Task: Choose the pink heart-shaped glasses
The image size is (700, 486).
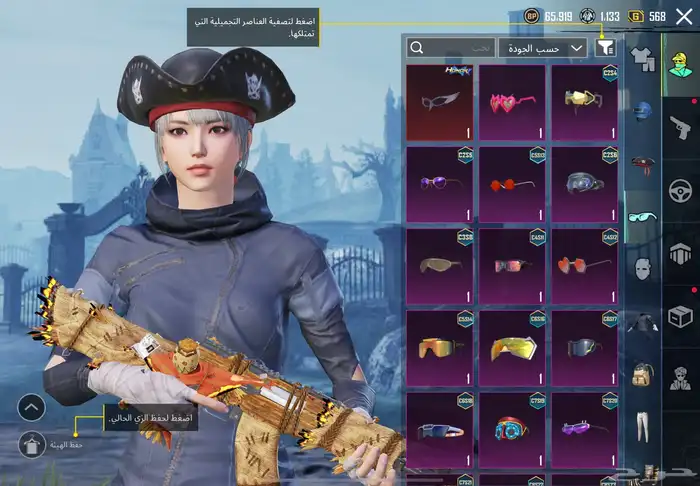Action: pyautogui.click(x=512, y=101)
